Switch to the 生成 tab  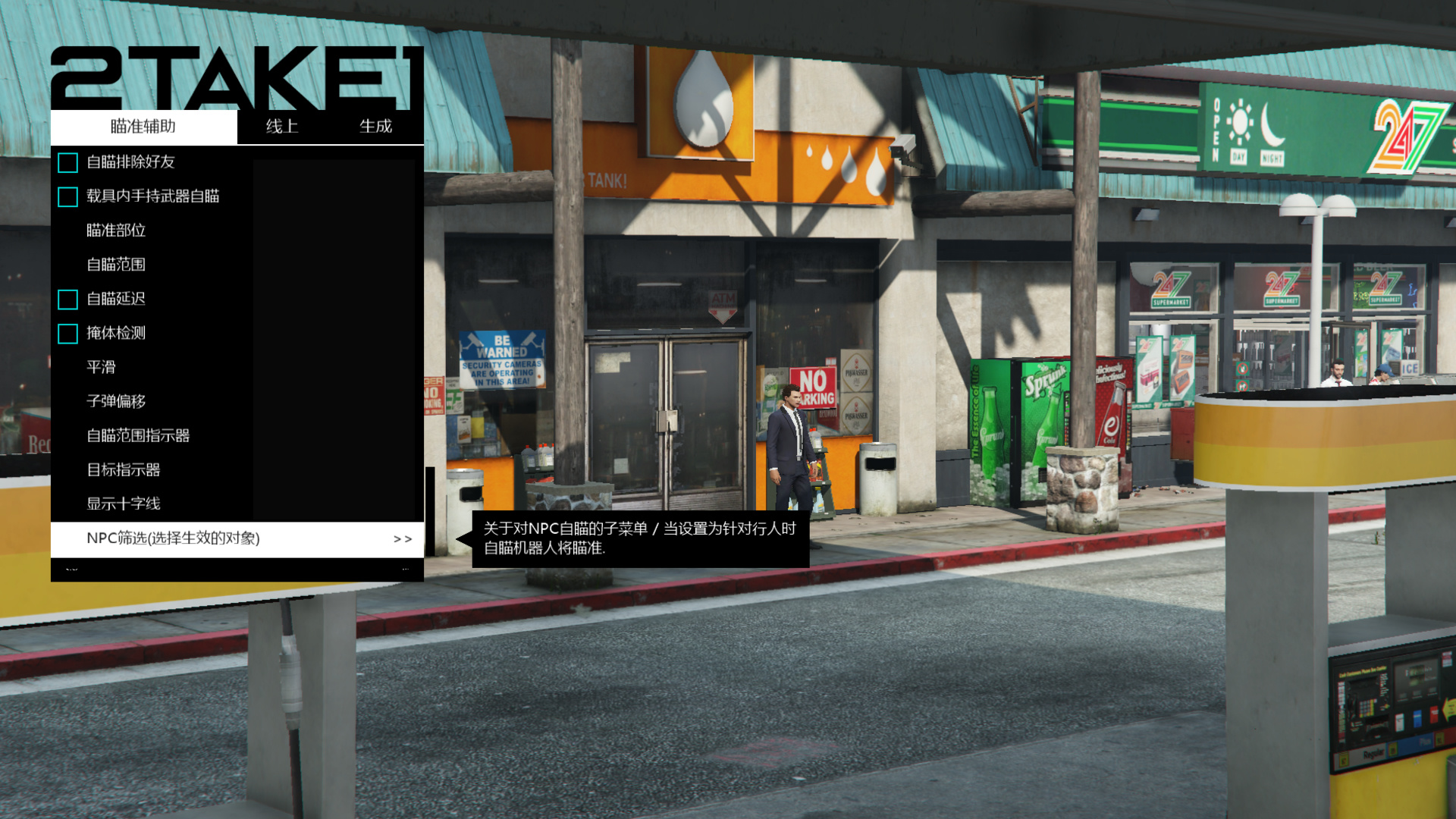coord(375,127)
